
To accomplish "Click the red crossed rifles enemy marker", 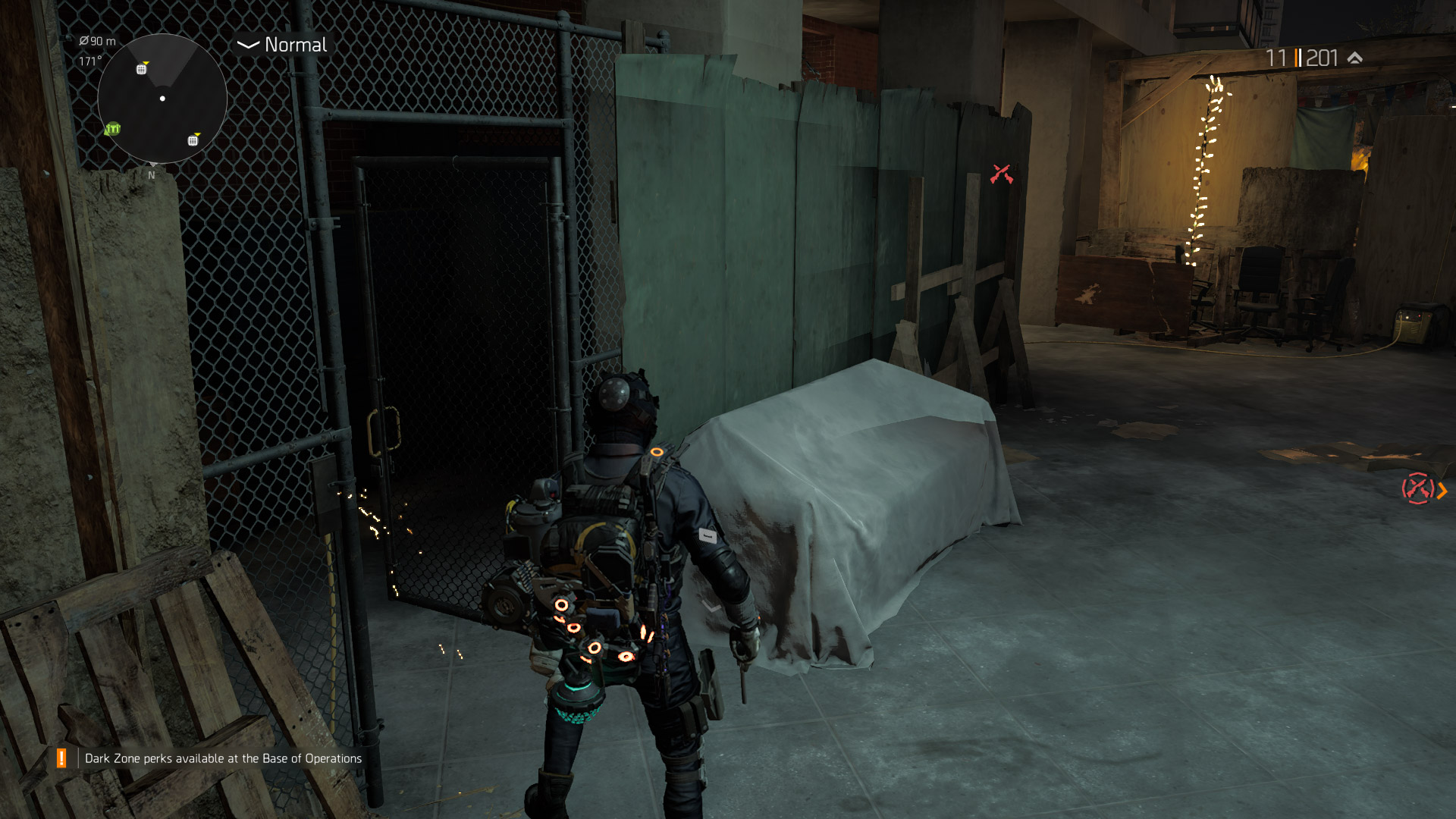I will [x=1001, y=174].
